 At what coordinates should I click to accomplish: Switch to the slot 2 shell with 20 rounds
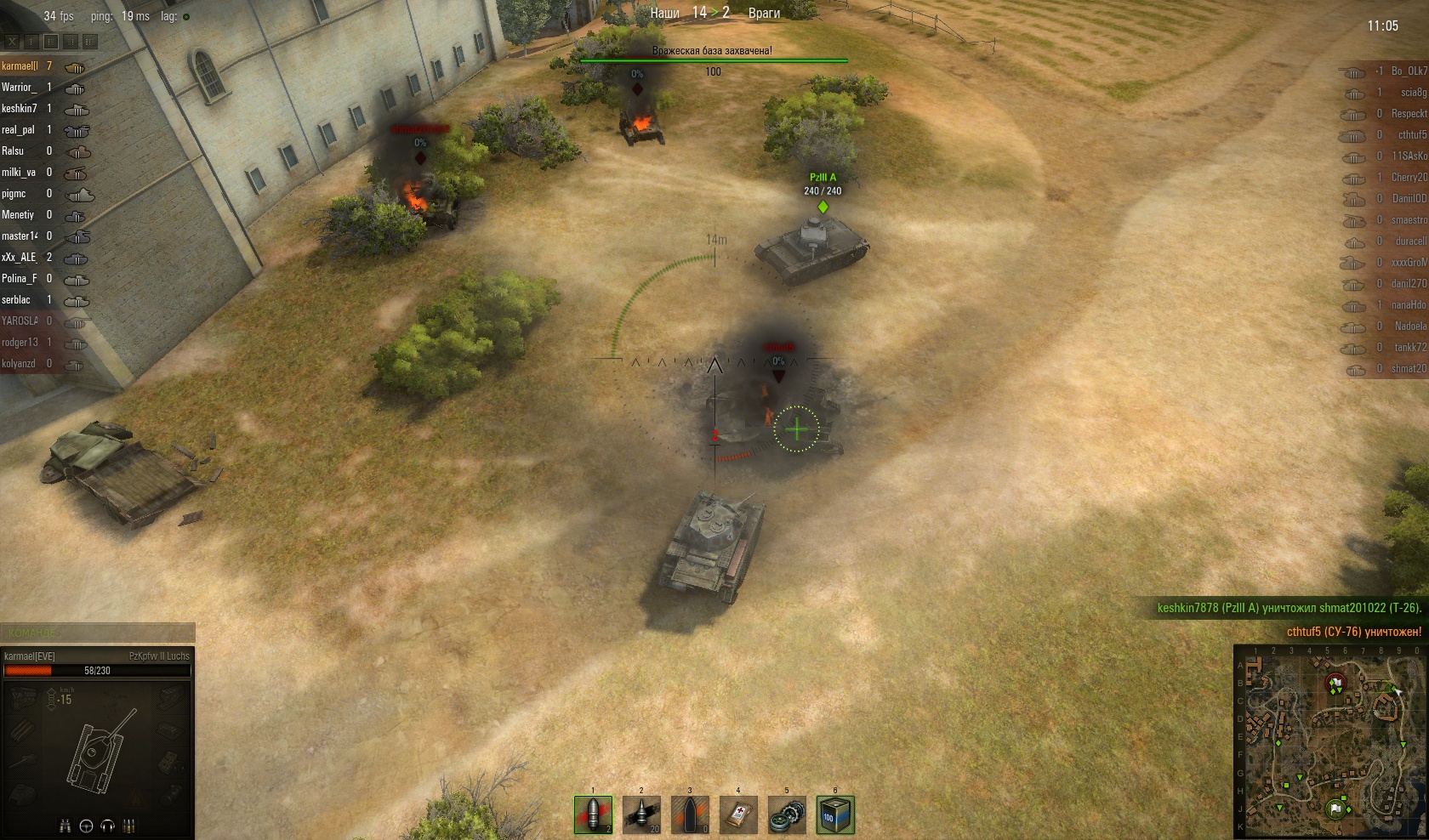click(641, 814)
